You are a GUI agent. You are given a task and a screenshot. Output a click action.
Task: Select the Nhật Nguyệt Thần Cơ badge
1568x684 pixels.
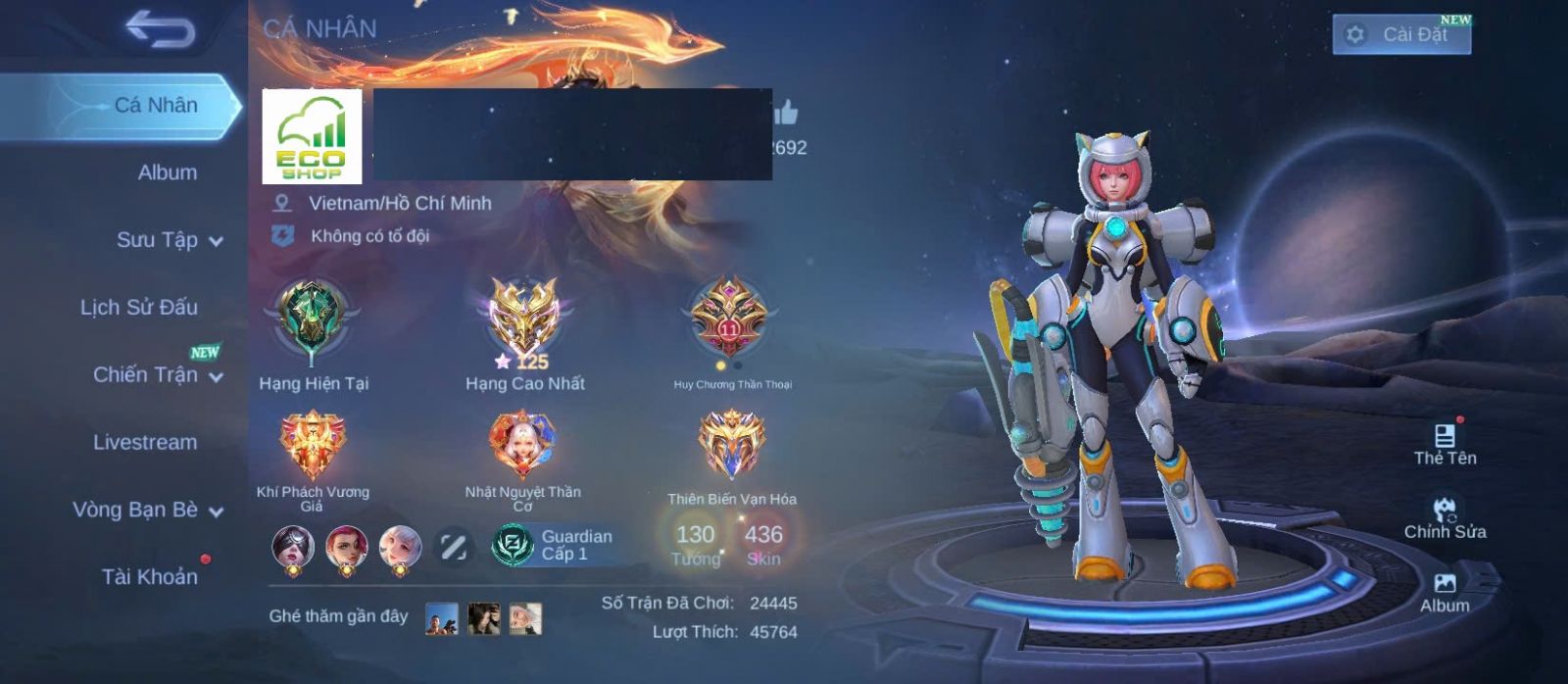pos(522,444)
